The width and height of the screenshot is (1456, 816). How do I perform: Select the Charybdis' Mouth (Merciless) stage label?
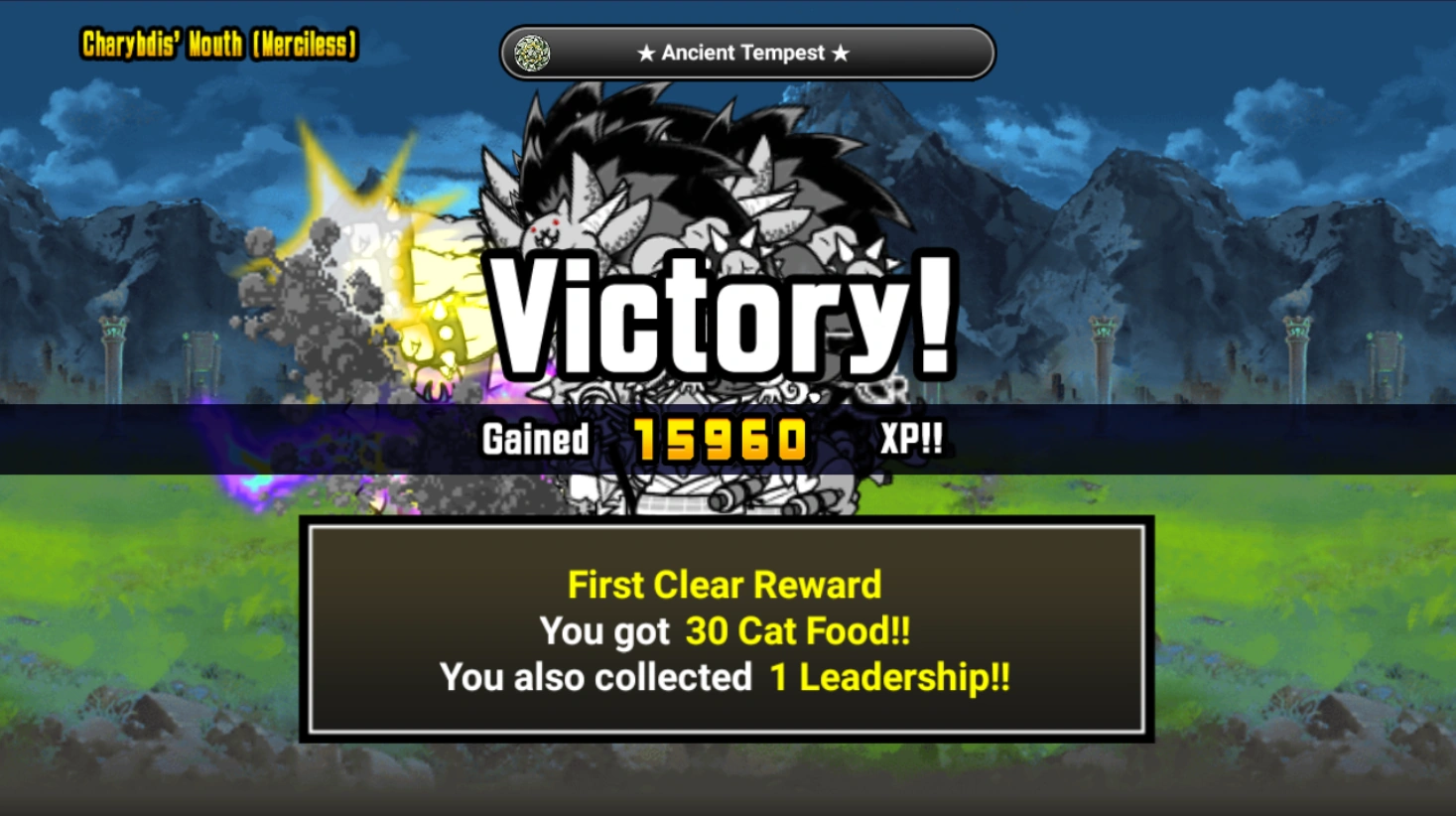click(x=216, y=45)
